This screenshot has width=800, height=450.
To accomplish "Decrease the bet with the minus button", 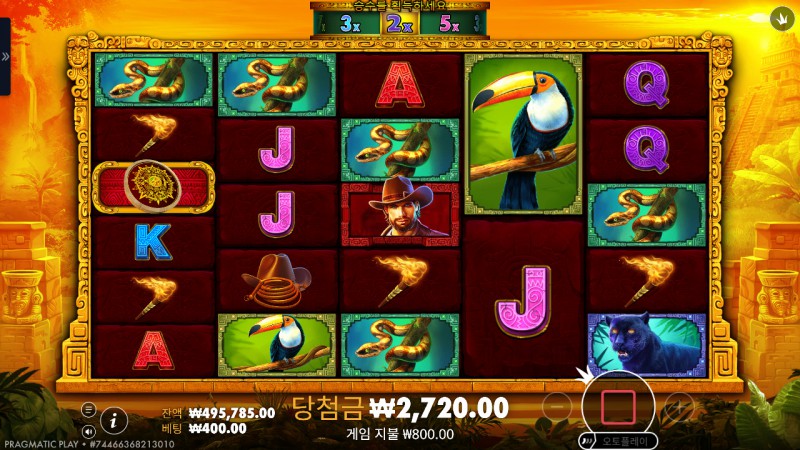I will pos(558,407).
